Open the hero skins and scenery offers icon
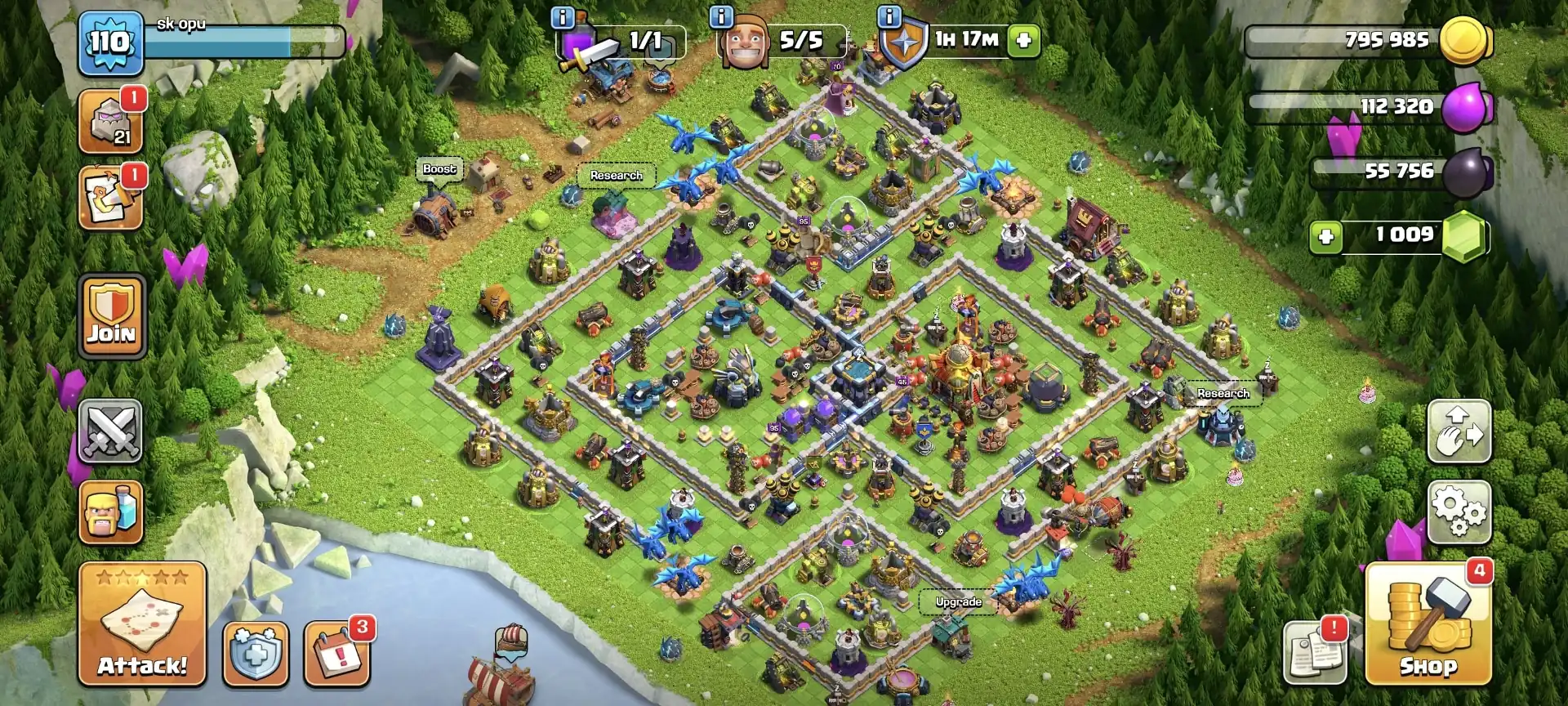This screenshot has width=1568, height=706. (x=111, y=196)
